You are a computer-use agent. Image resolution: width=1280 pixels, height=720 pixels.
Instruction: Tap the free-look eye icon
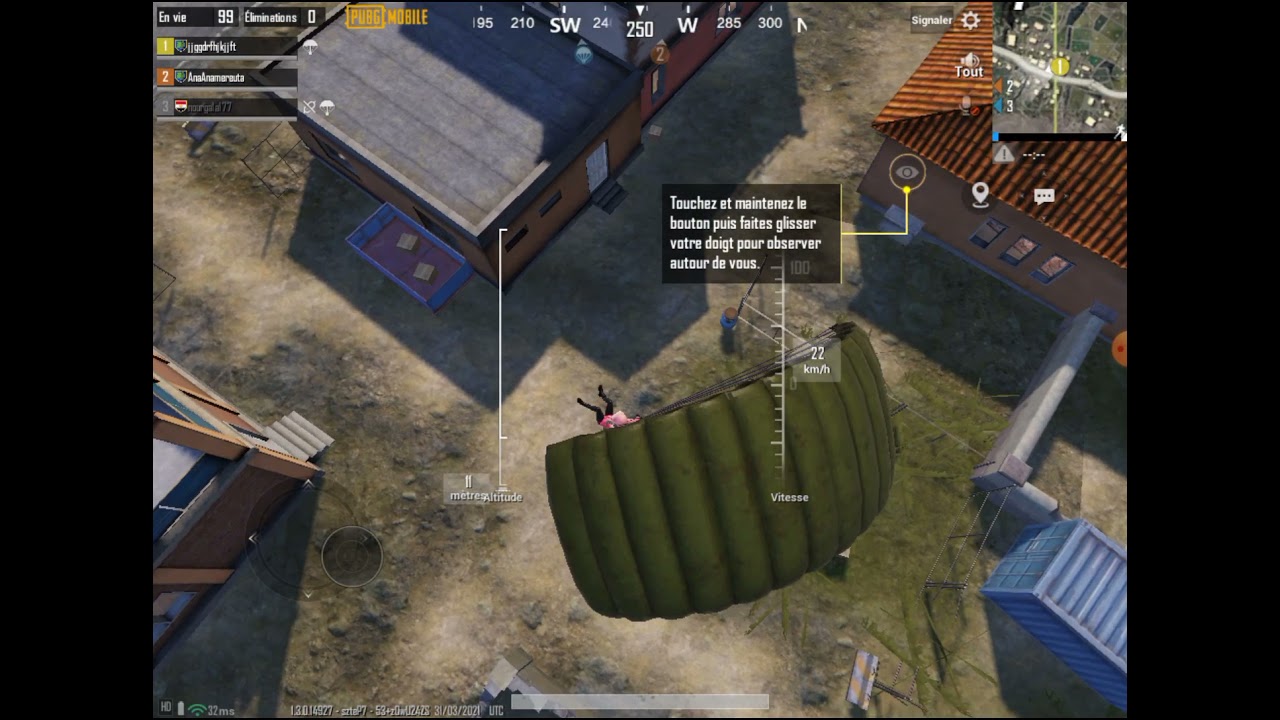point(908,173)
